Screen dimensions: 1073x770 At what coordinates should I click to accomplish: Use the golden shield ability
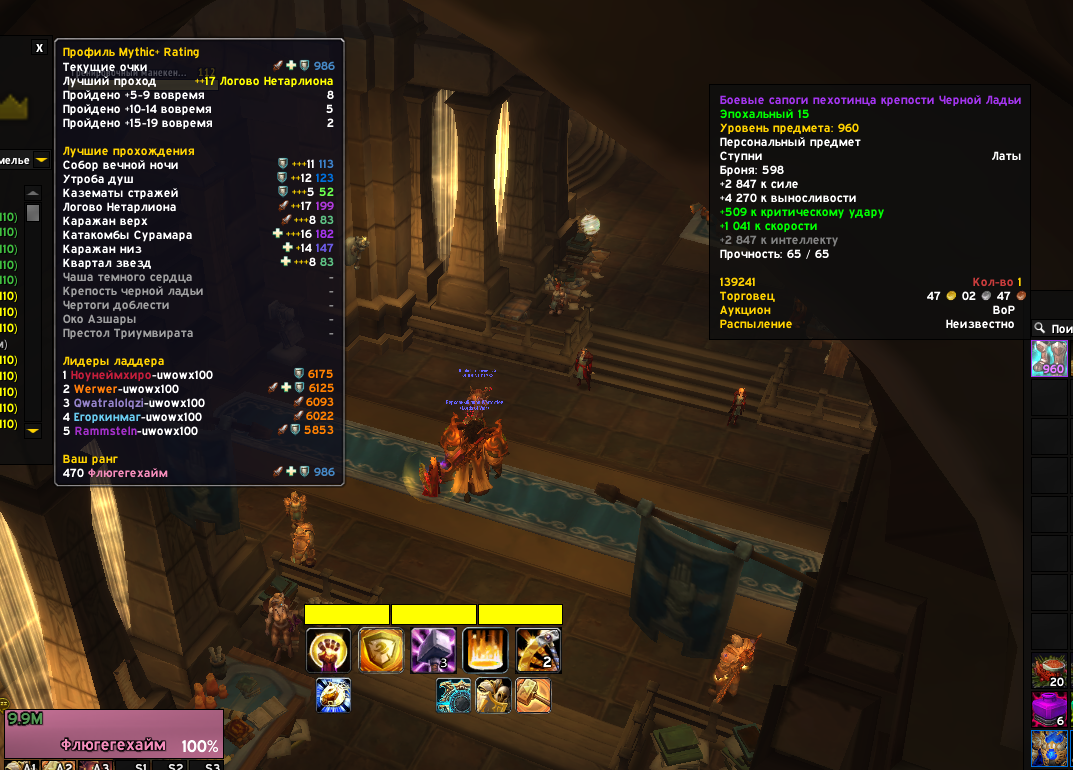(381, 650)
